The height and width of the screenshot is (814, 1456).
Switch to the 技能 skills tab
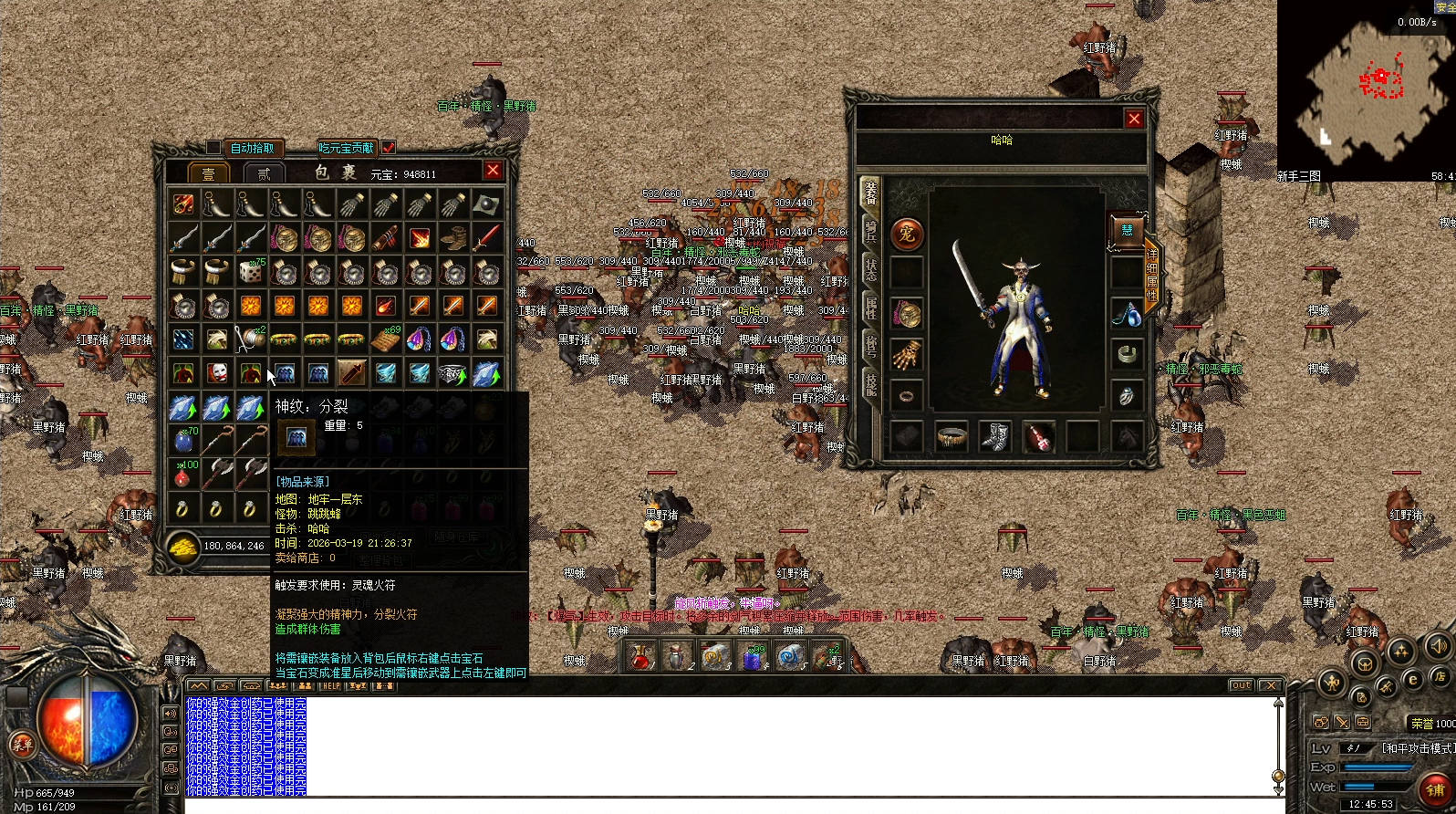point(870,385)
